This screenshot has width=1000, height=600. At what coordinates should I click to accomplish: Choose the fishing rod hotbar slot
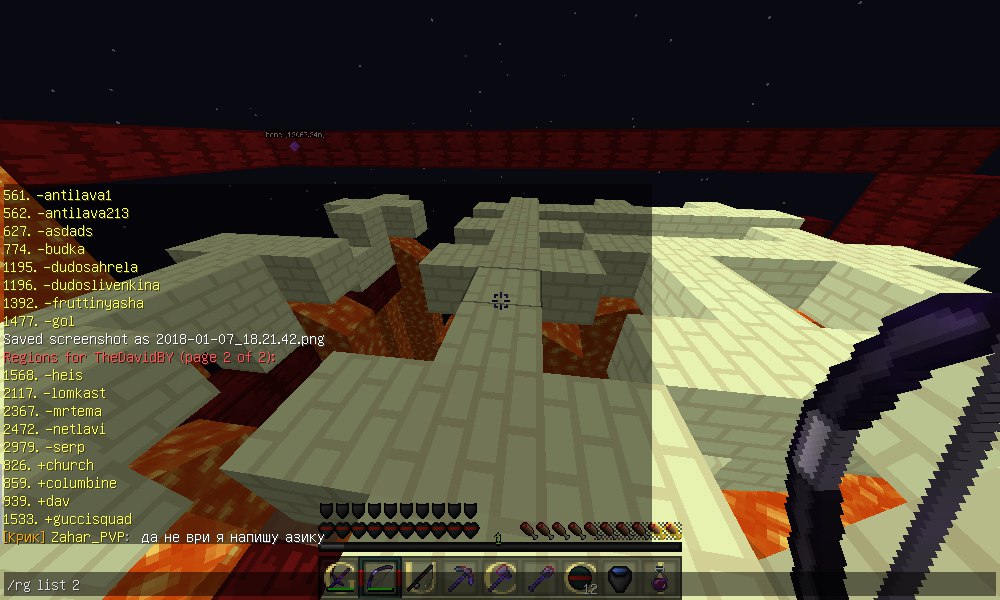click(421, 578)
